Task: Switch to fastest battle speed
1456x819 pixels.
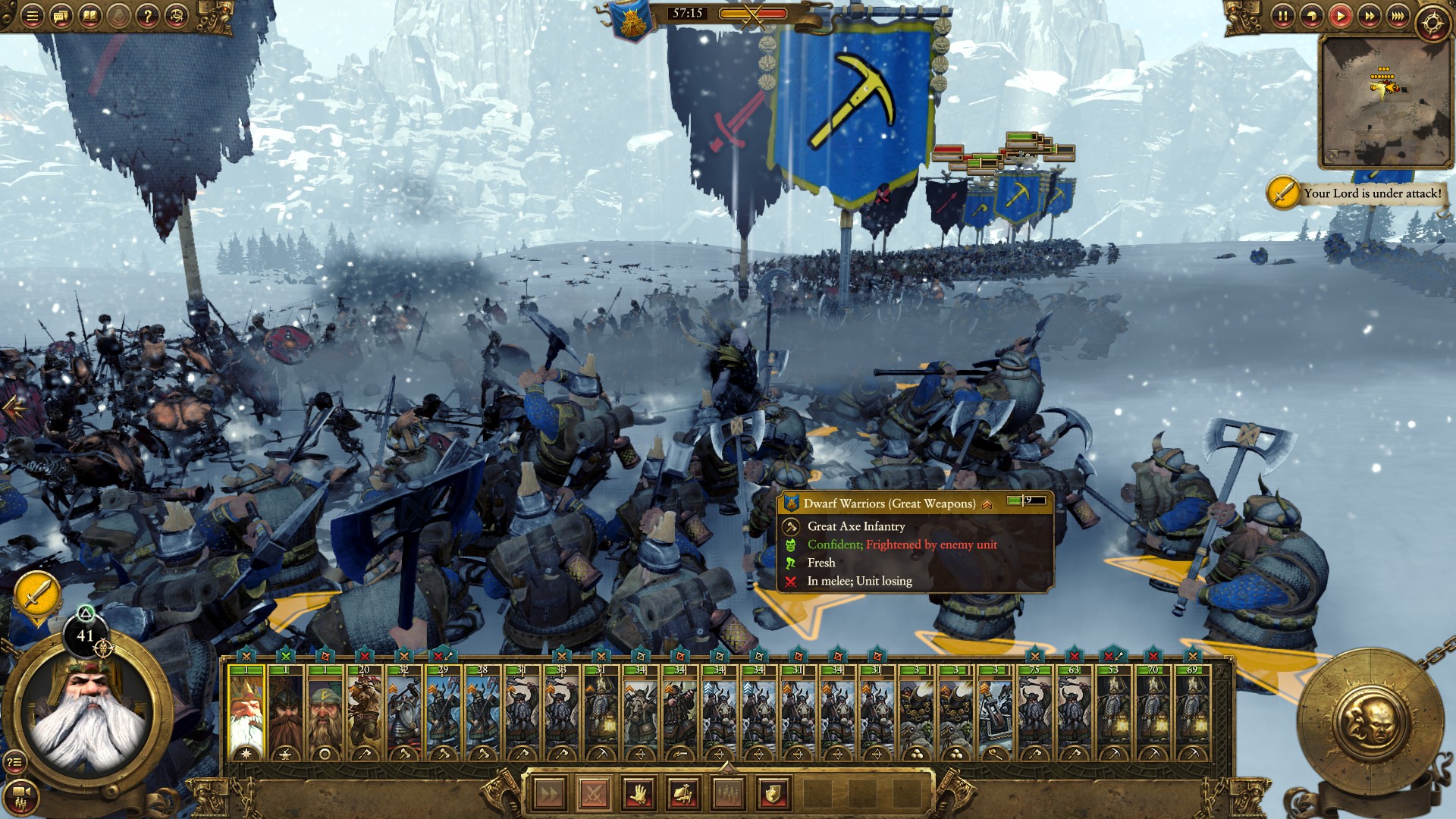Action: tap(1398, 16)
